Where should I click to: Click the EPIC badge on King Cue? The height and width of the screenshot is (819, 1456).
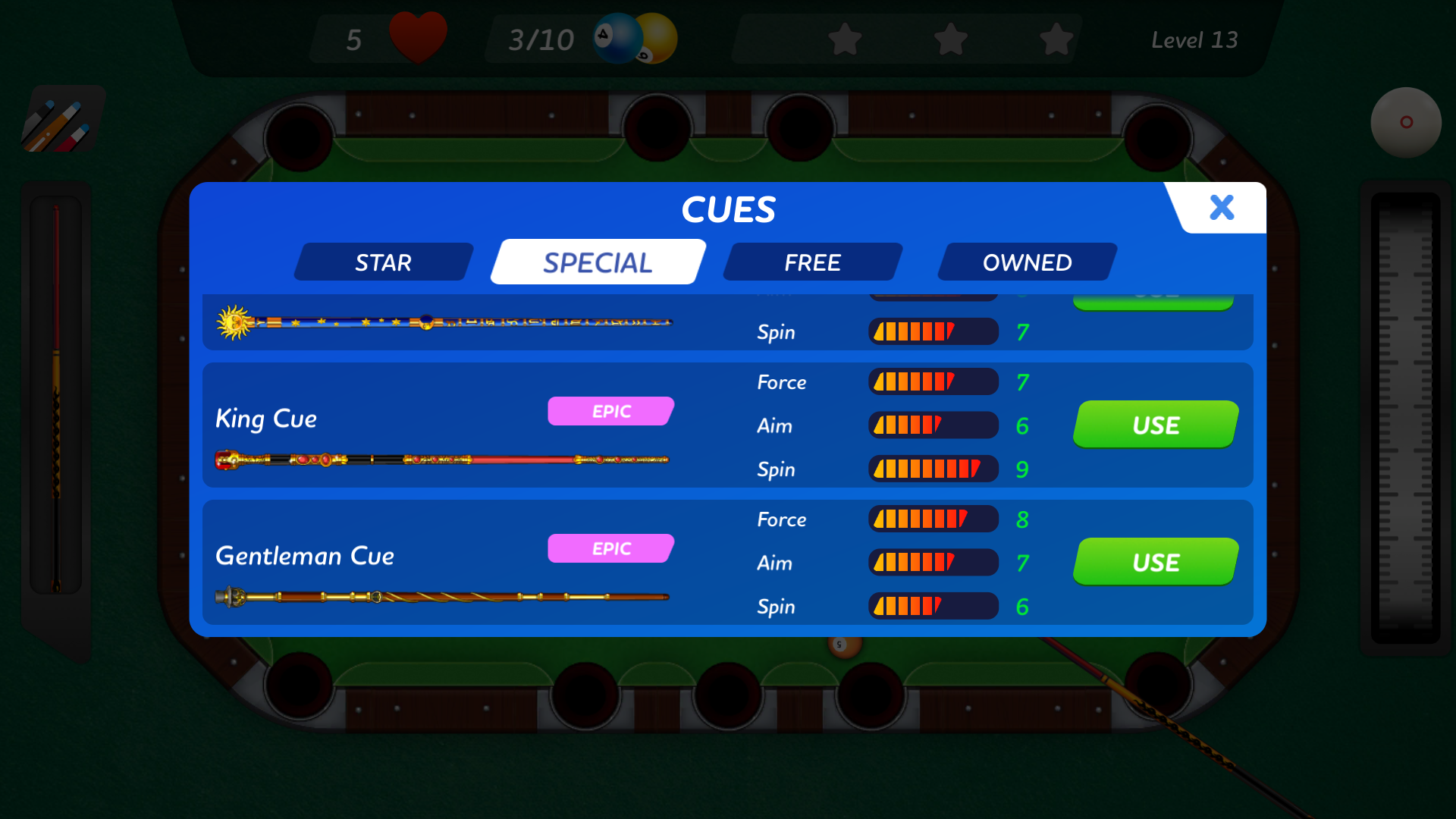tap(610, 410)
